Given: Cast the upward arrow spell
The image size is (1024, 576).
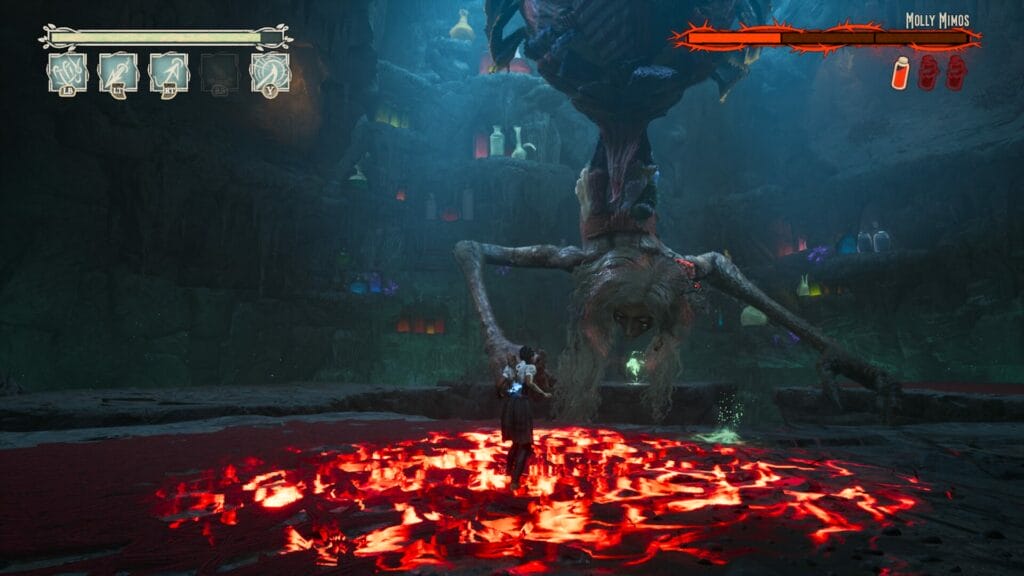Looking at the screenshot, I should pos(169,72).
